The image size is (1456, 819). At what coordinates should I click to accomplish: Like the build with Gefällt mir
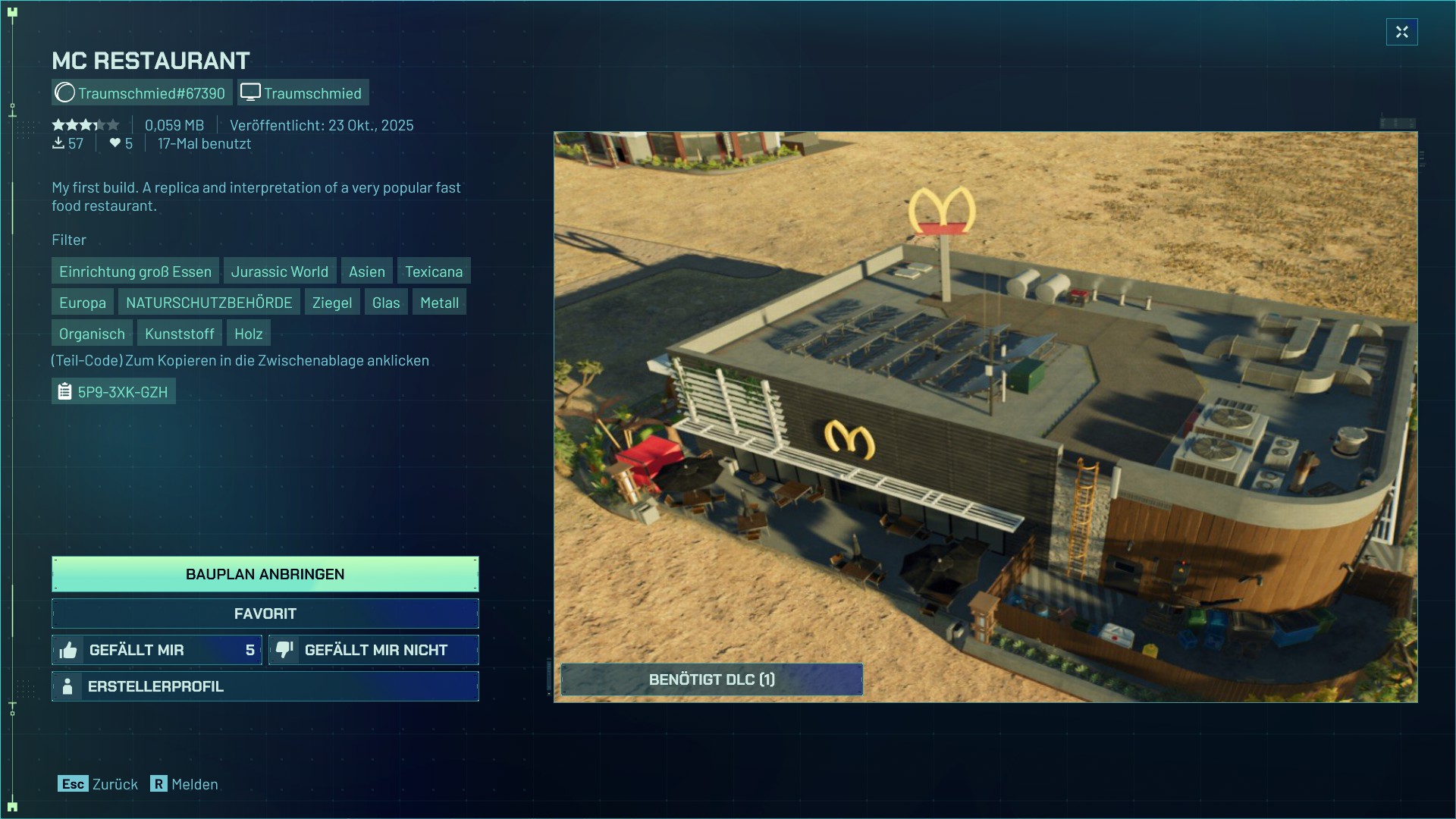coord(157,650)
